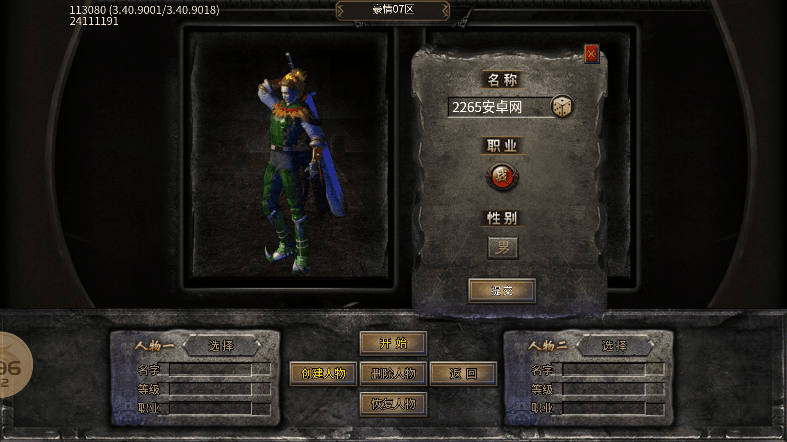787x442 pixels.
Task: Select character slot two (人物二 选择)
Action: tap(614, 346)
